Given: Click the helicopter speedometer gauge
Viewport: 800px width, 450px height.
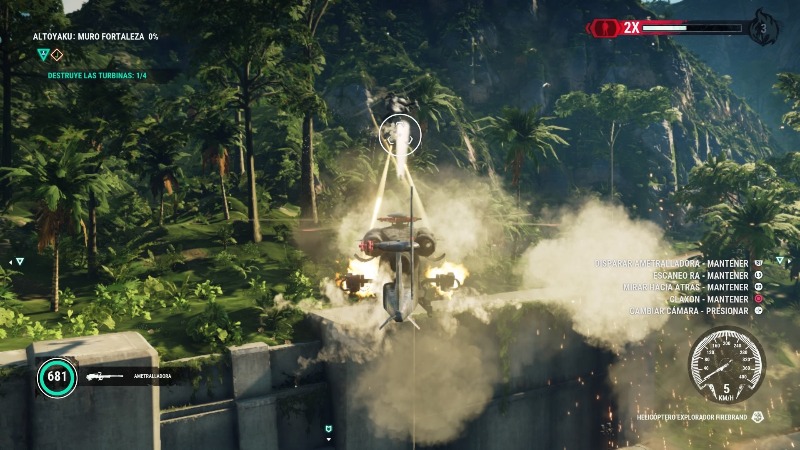Looking at the screenshot, I should pos(726,365).
